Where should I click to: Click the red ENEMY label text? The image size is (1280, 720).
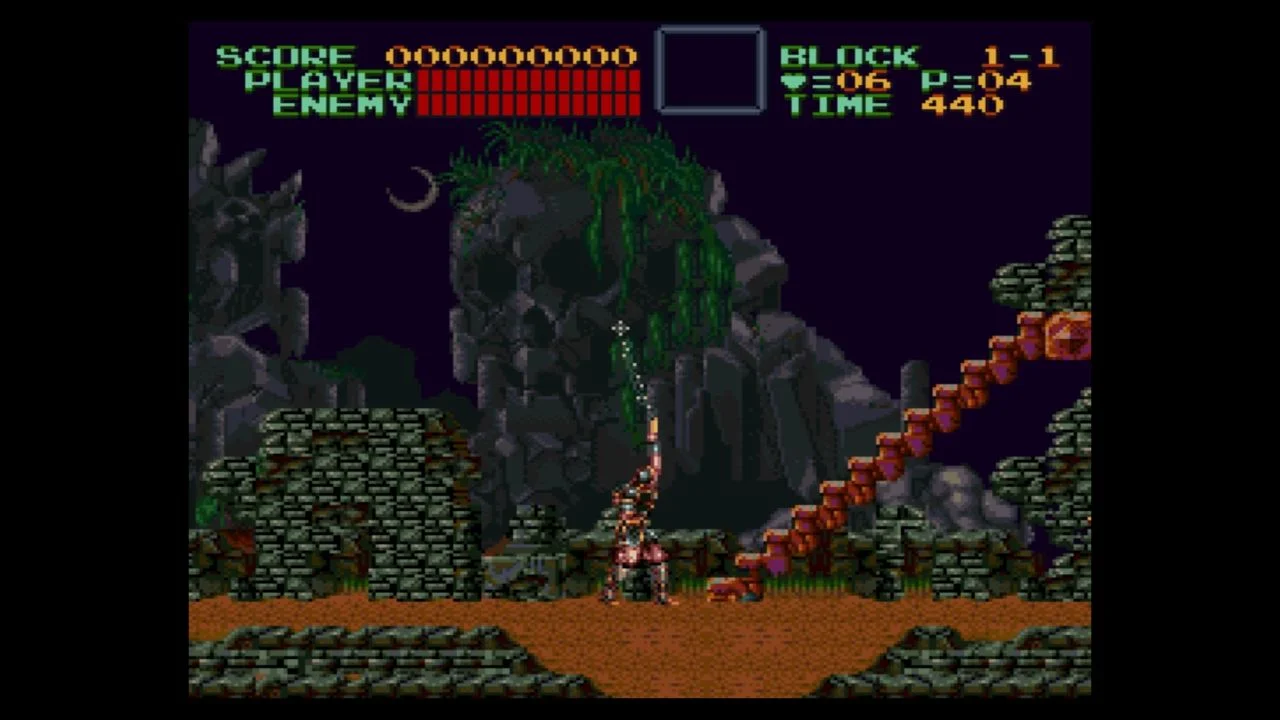coord(345,106)
